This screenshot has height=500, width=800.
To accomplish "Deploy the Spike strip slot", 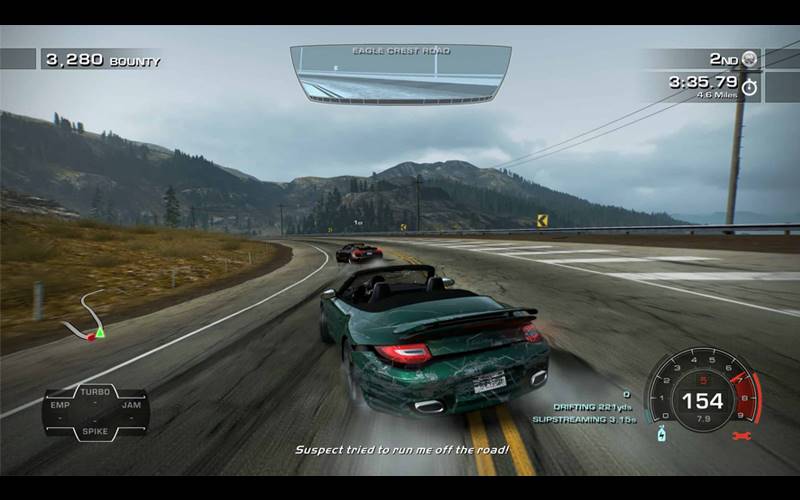I will click(x=96, y=431).
